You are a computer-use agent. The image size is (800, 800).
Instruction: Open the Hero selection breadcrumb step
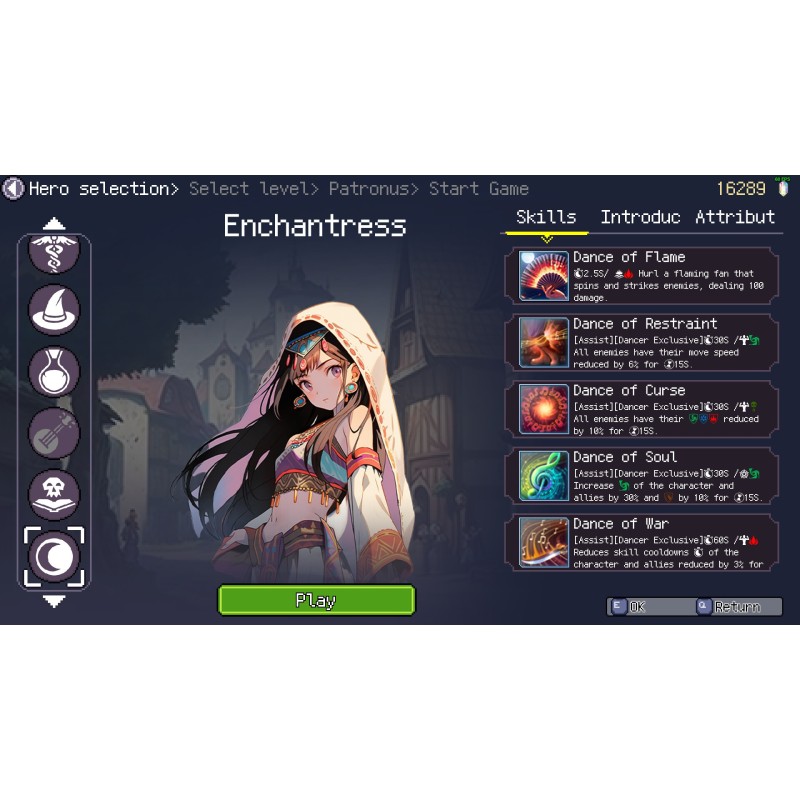pyautogui.click(x=99, y=188)
